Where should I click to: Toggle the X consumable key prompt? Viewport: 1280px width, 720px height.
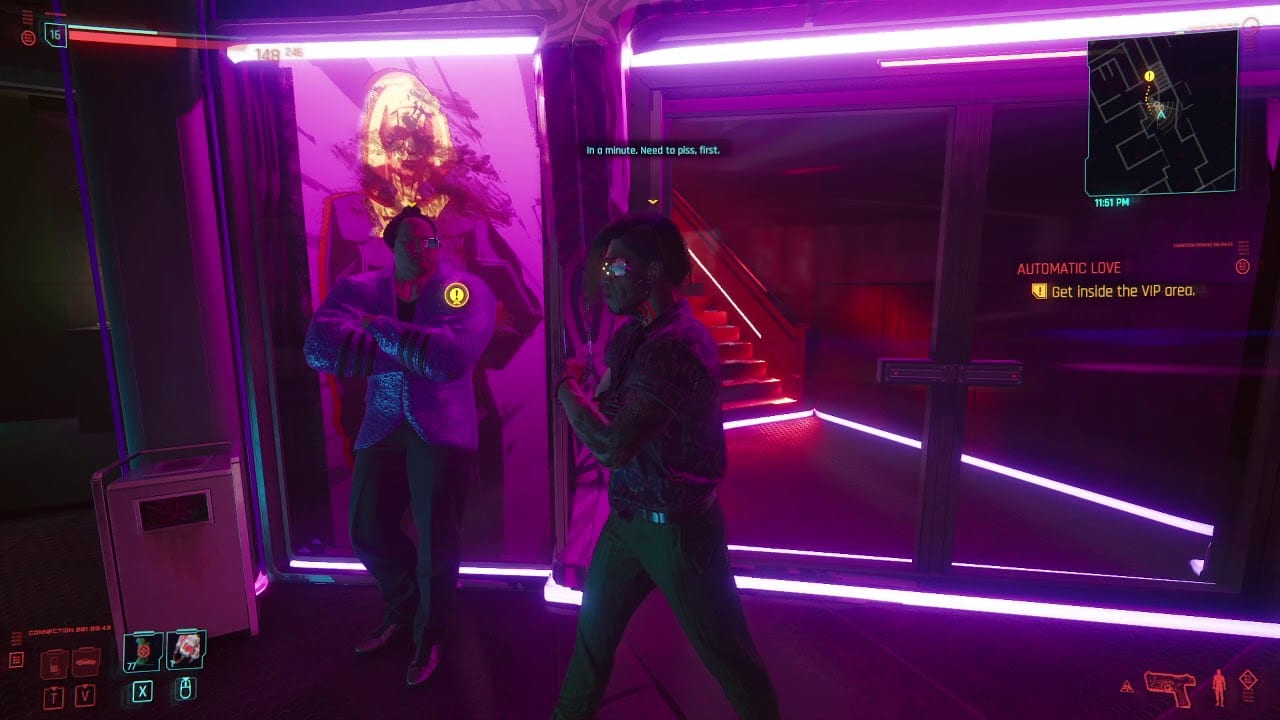tap(143, 692)
